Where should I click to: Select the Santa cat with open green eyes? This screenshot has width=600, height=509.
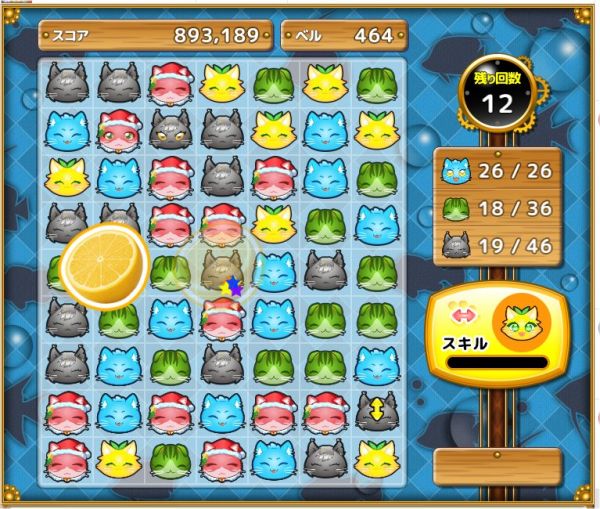(x=119, y=130)
